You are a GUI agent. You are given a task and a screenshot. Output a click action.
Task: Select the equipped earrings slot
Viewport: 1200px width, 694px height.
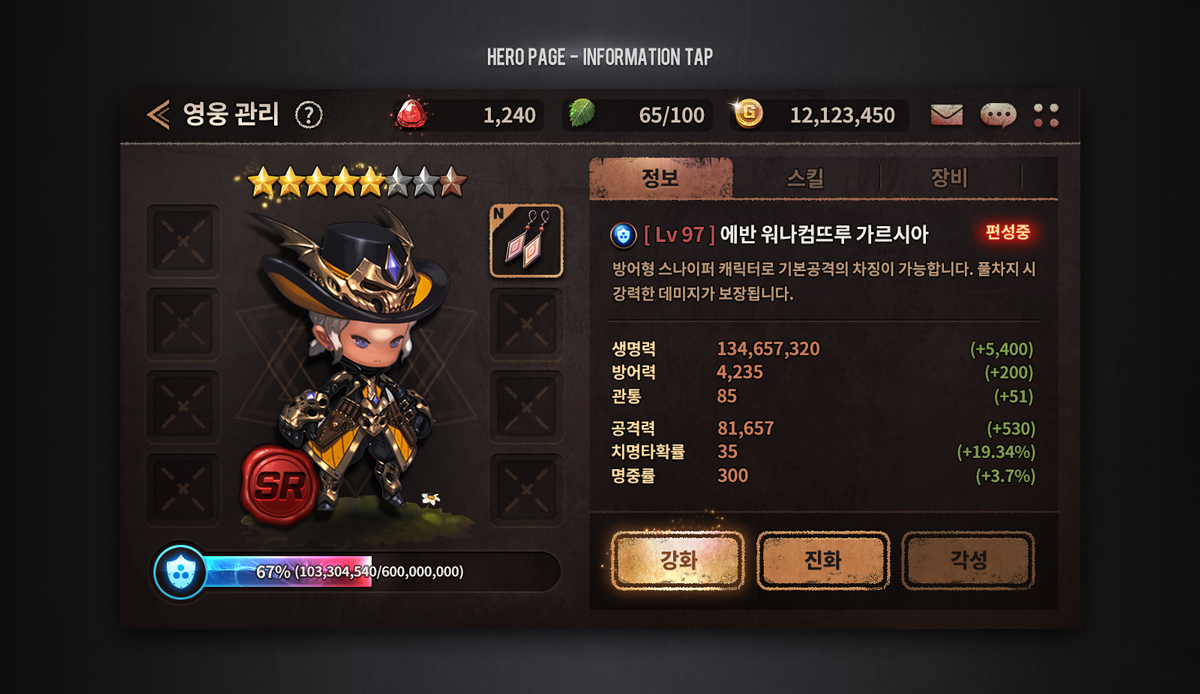(526, 241)
